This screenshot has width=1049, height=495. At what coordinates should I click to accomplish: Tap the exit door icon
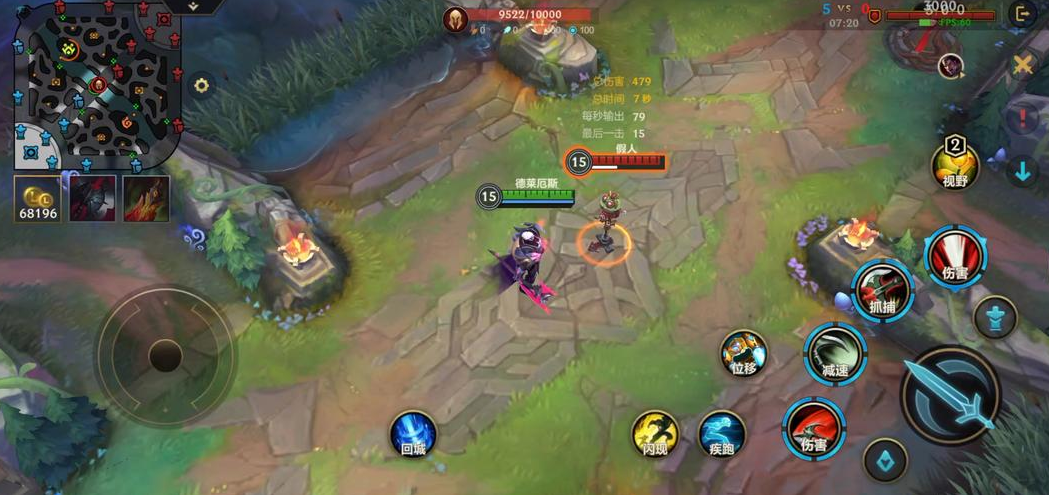[1022, 14]
